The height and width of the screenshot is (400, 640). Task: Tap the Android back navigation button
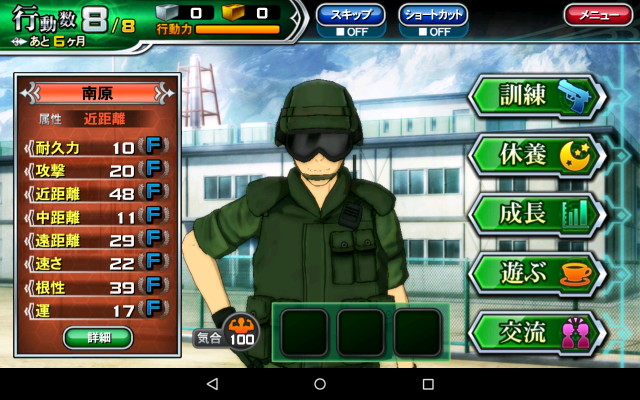coord(212,384)
